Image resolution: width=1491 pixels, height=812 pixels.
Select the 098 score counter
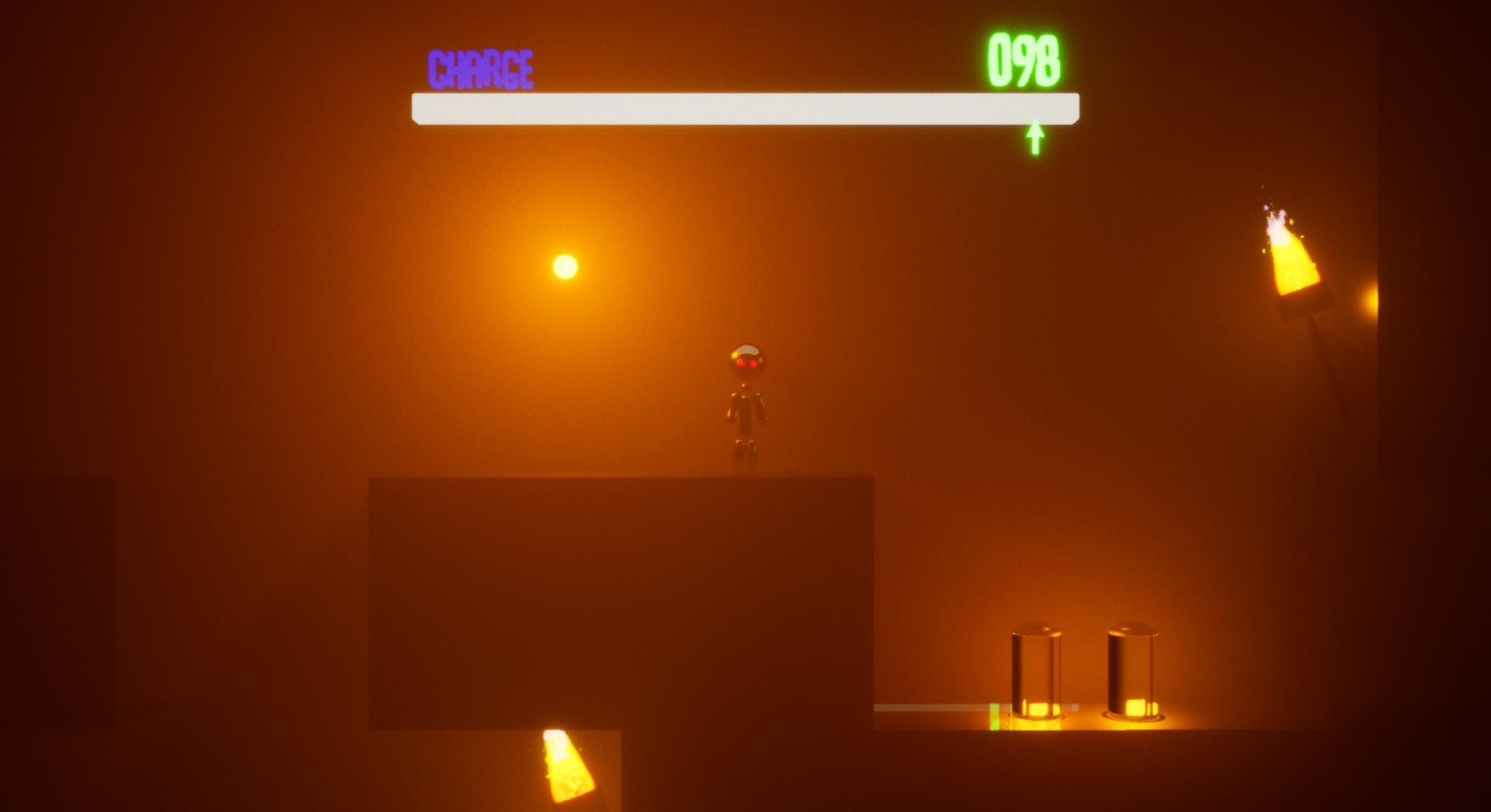[1024, 58]
